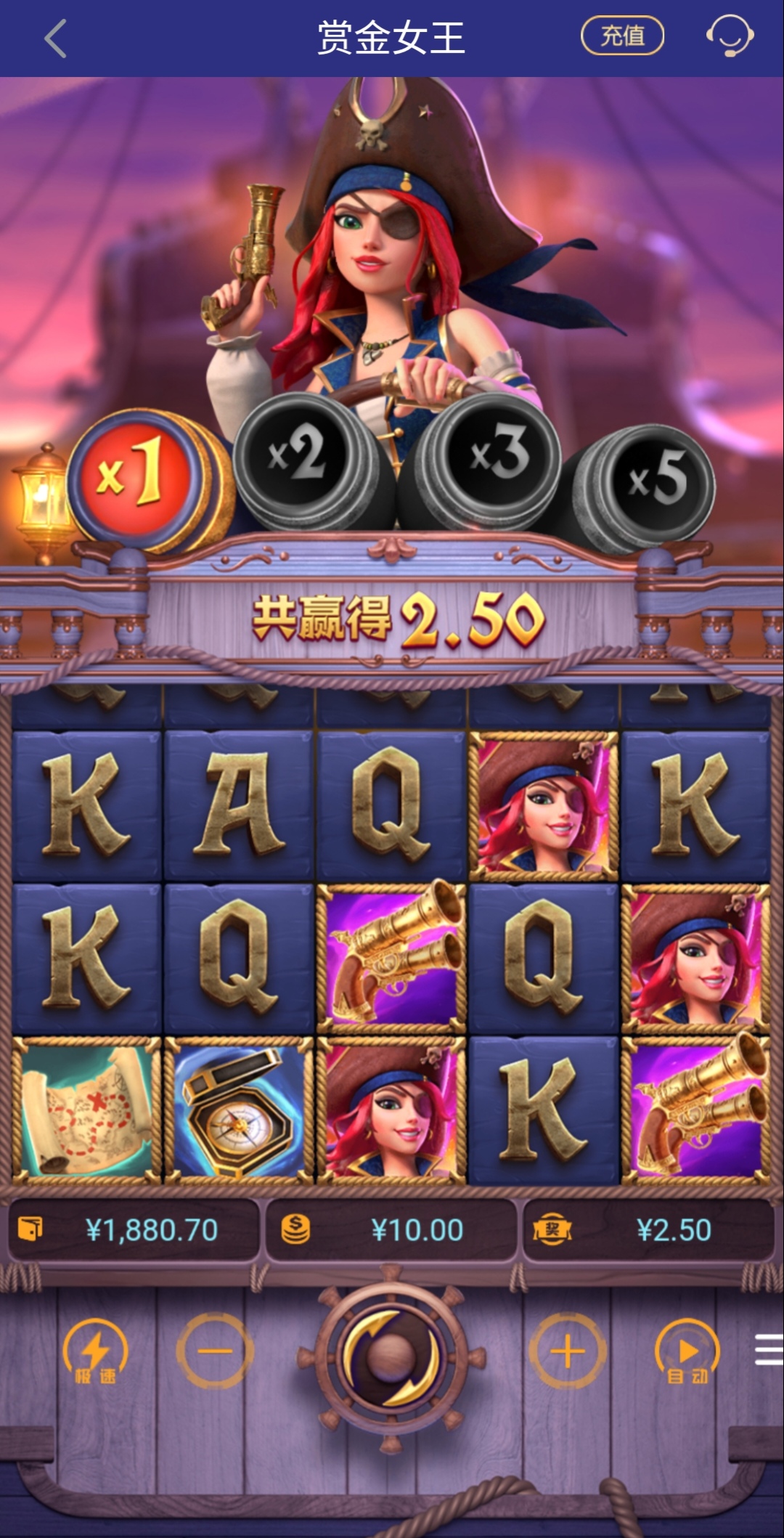This screenshot has height=1538, width=784.
Task: Go back with the top-left arrow
Action: [x=56, y=38]
